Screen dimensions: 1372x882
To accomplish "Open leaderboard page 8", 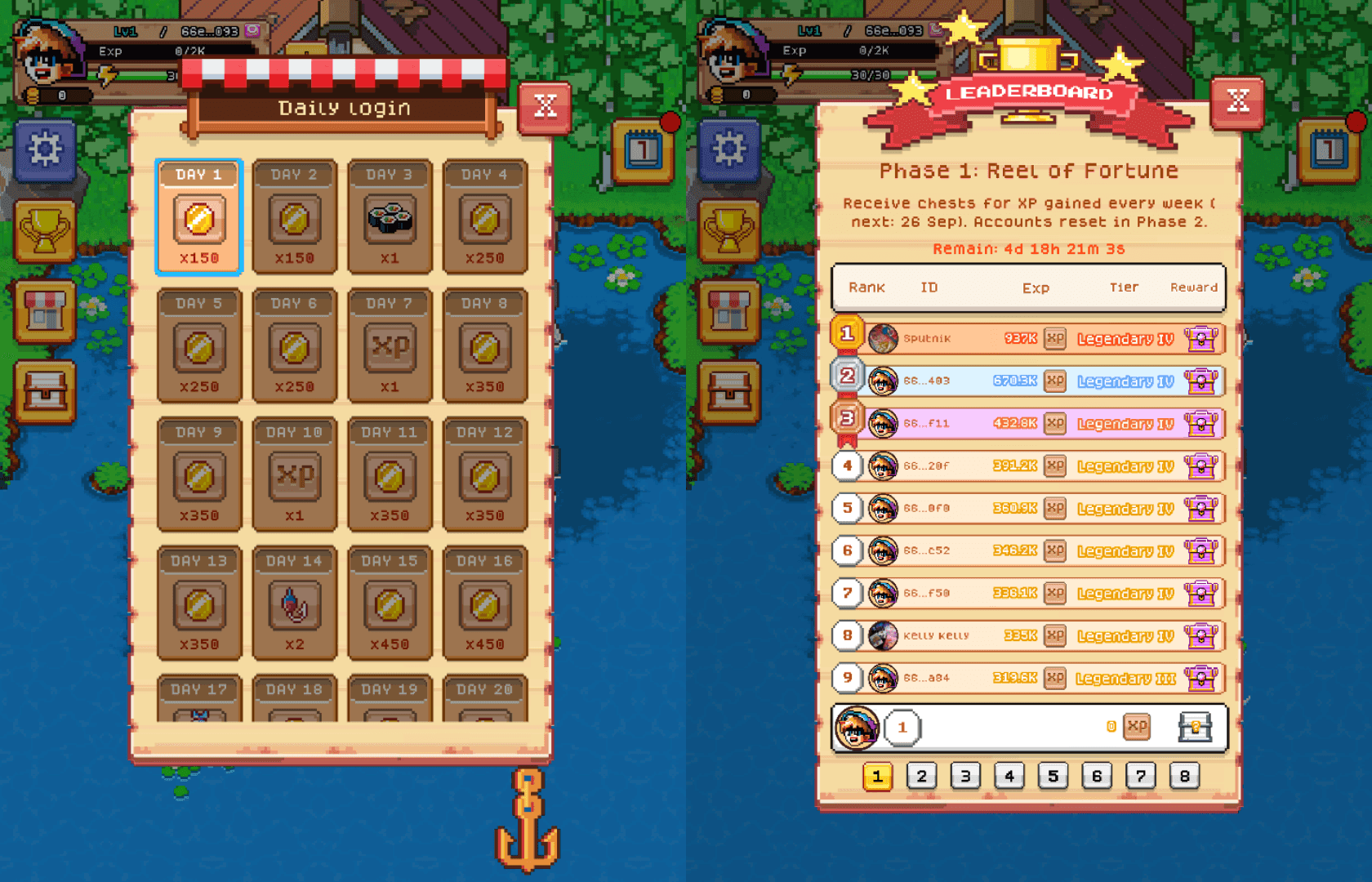I will pos(1185,776).
